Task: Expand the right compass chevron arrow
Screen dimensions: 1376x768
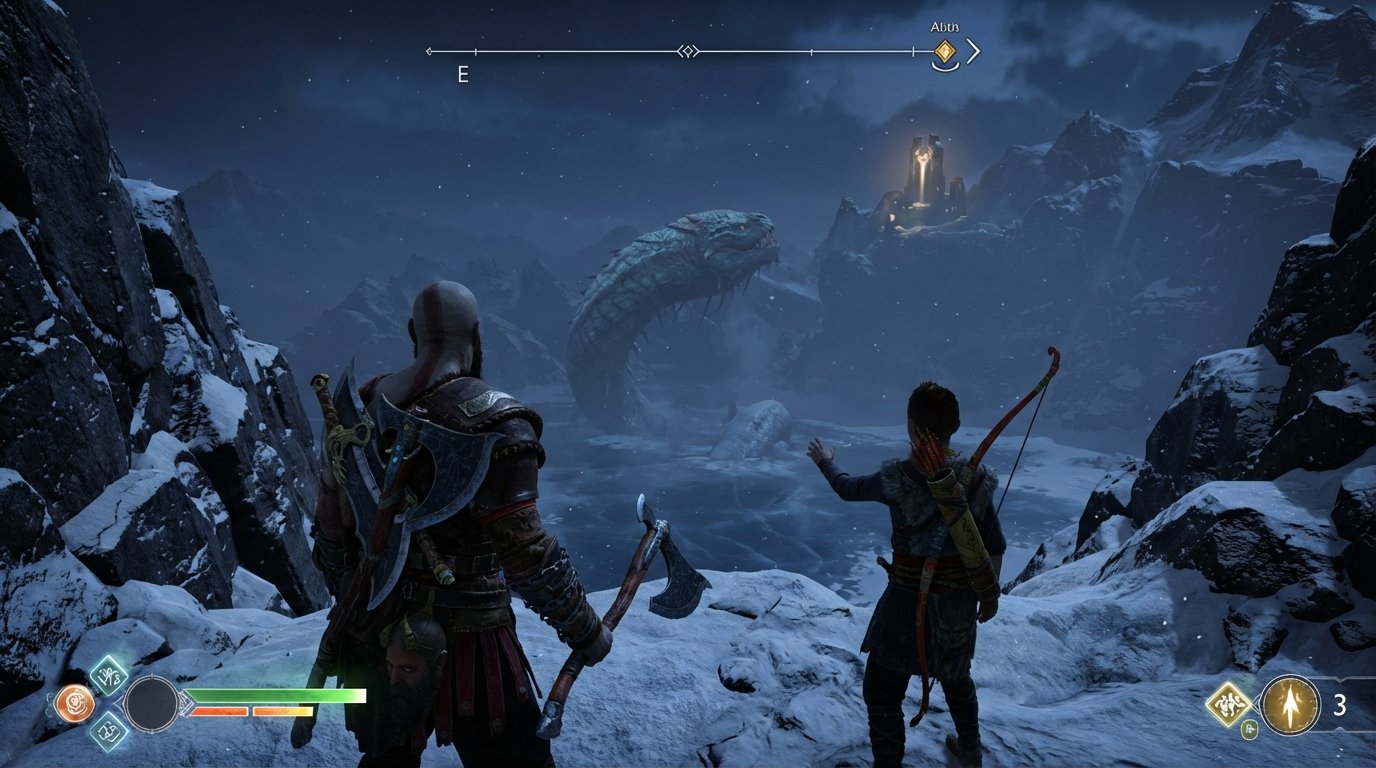Action: 973,50
